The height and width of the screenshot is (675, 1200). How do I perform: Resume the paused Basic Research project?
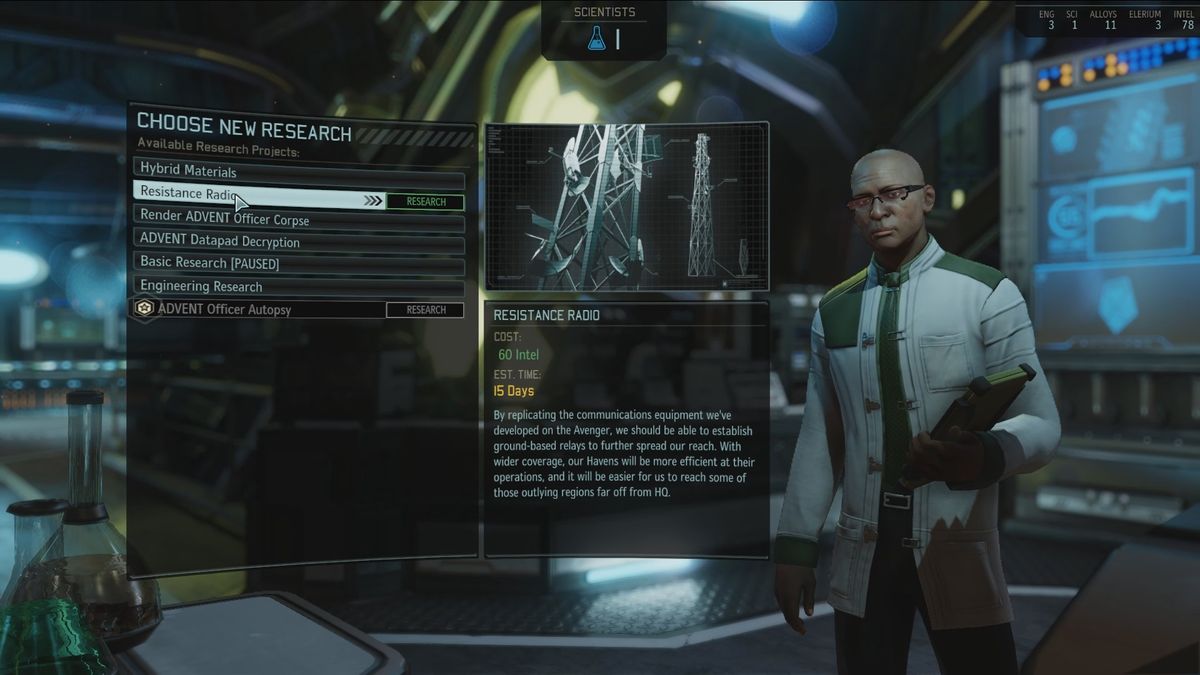(298, 264)
